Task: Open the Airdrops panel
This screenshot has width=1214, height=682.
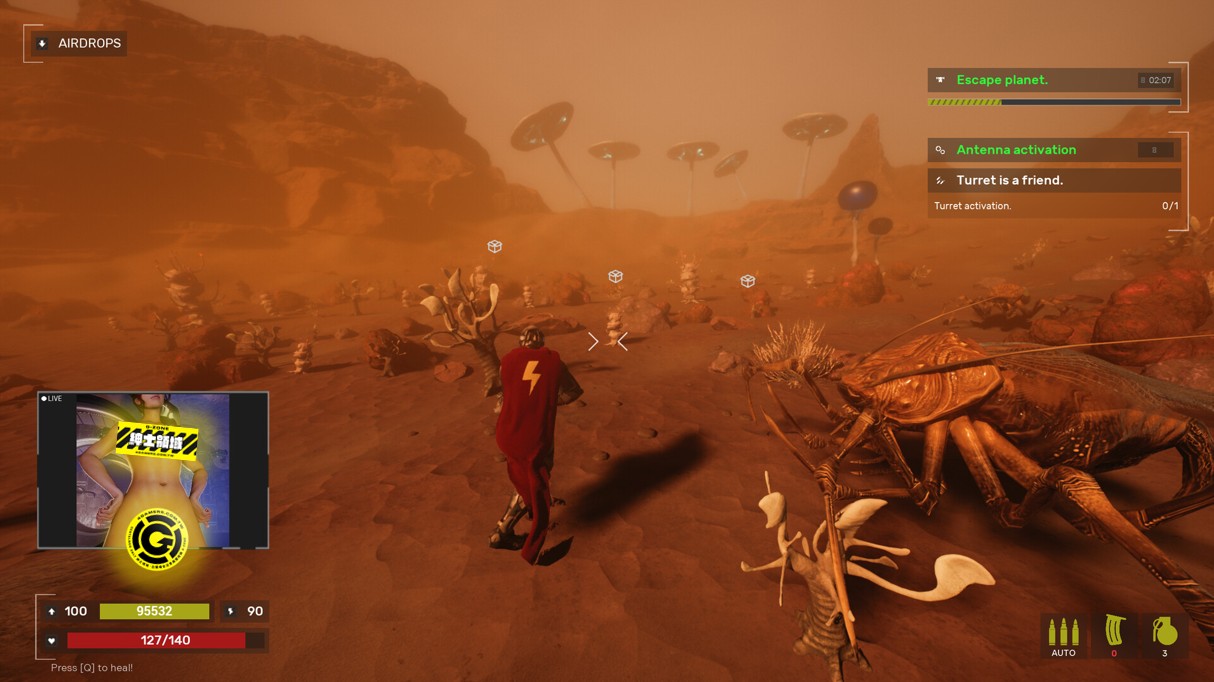Action: 79,44
